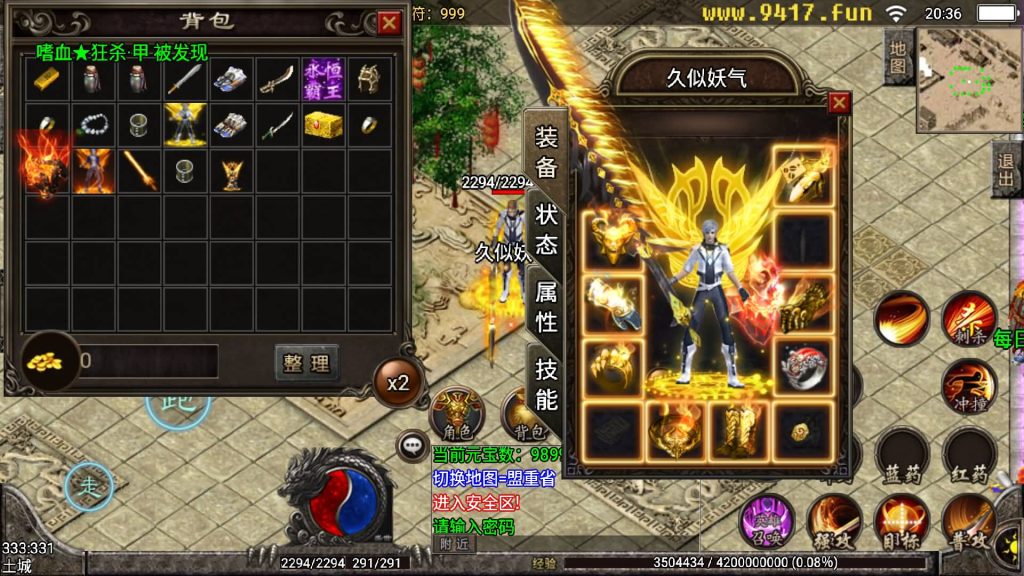Image resolution: width=1024 pixels, height=576 pixels.
Task: Tap the 退出 exit button
Action: pyautogui.click(x=1005, y=169)
